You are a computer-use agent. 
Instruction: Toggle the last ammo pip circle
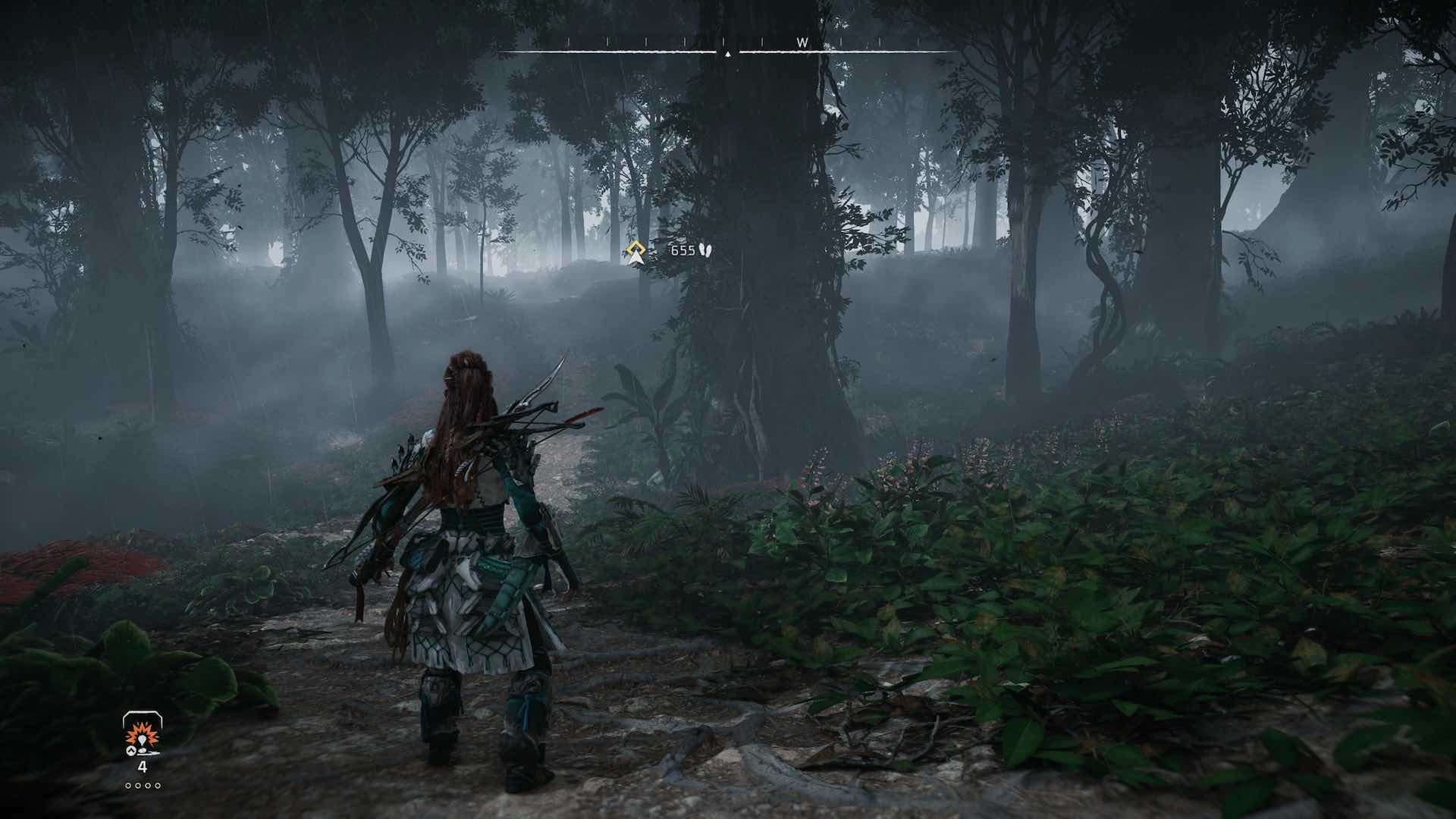pos(158,786)
